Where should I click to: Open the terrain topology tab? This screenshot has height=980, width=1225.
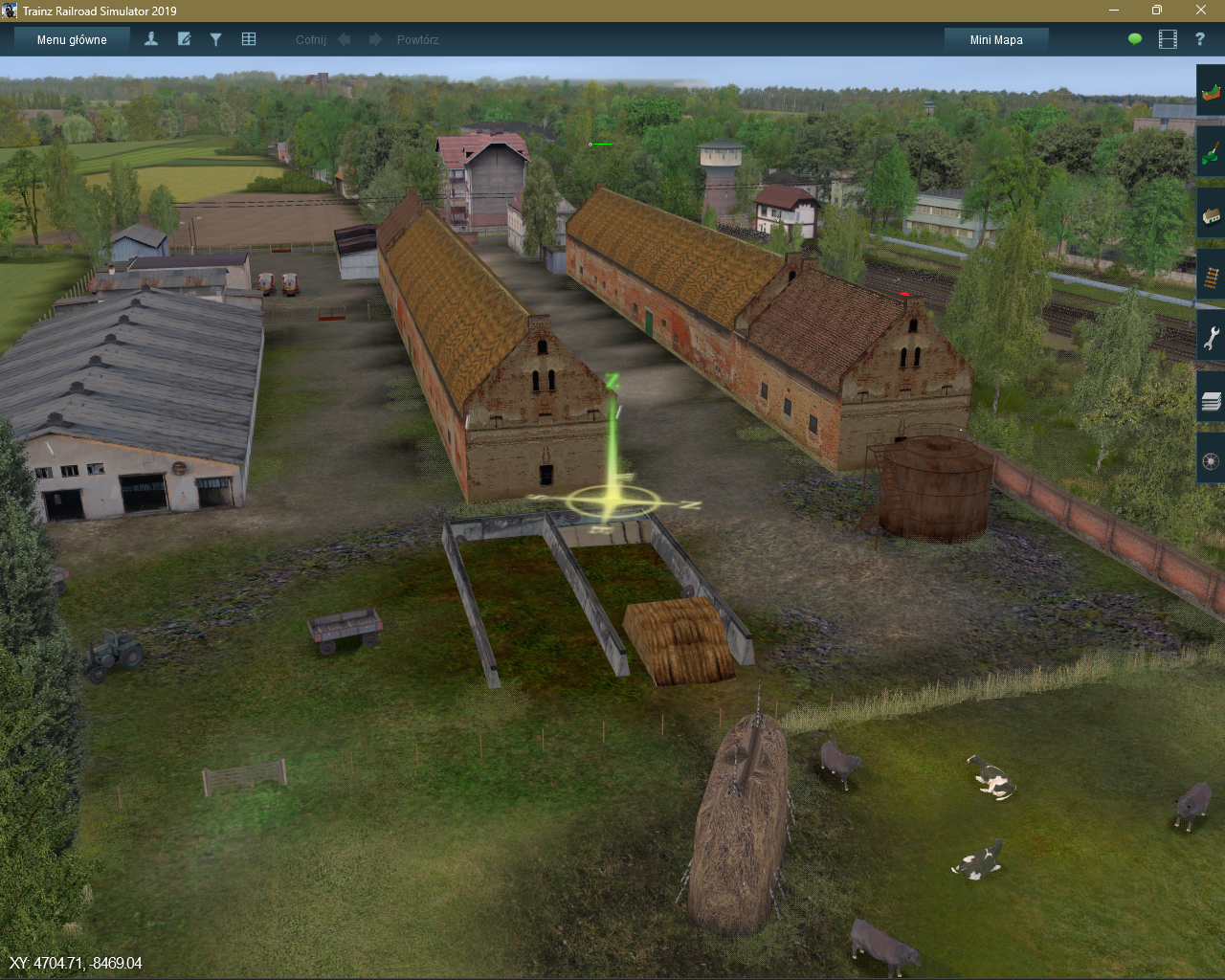(1211, 93)
